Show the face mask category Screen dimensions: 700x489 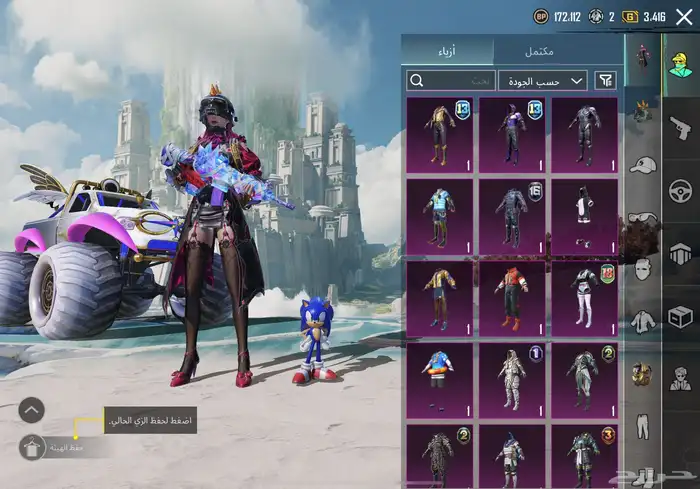tap(642, 268)
